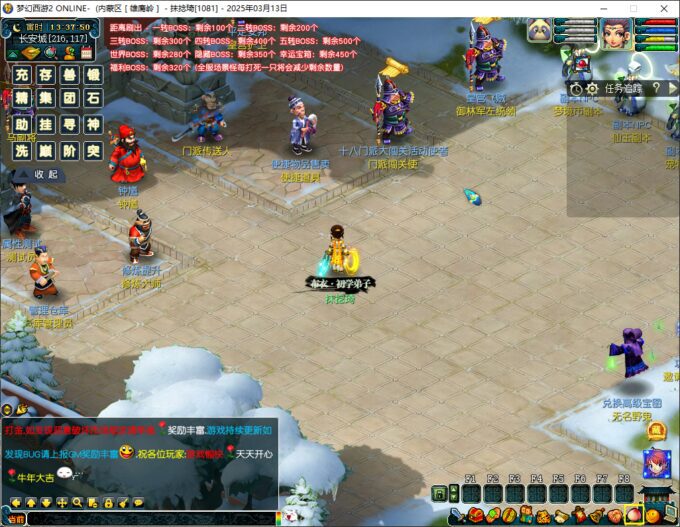
Task: Open the gold ingot icon under the clock
Action: pyautogui.click(x=28, y=53)
